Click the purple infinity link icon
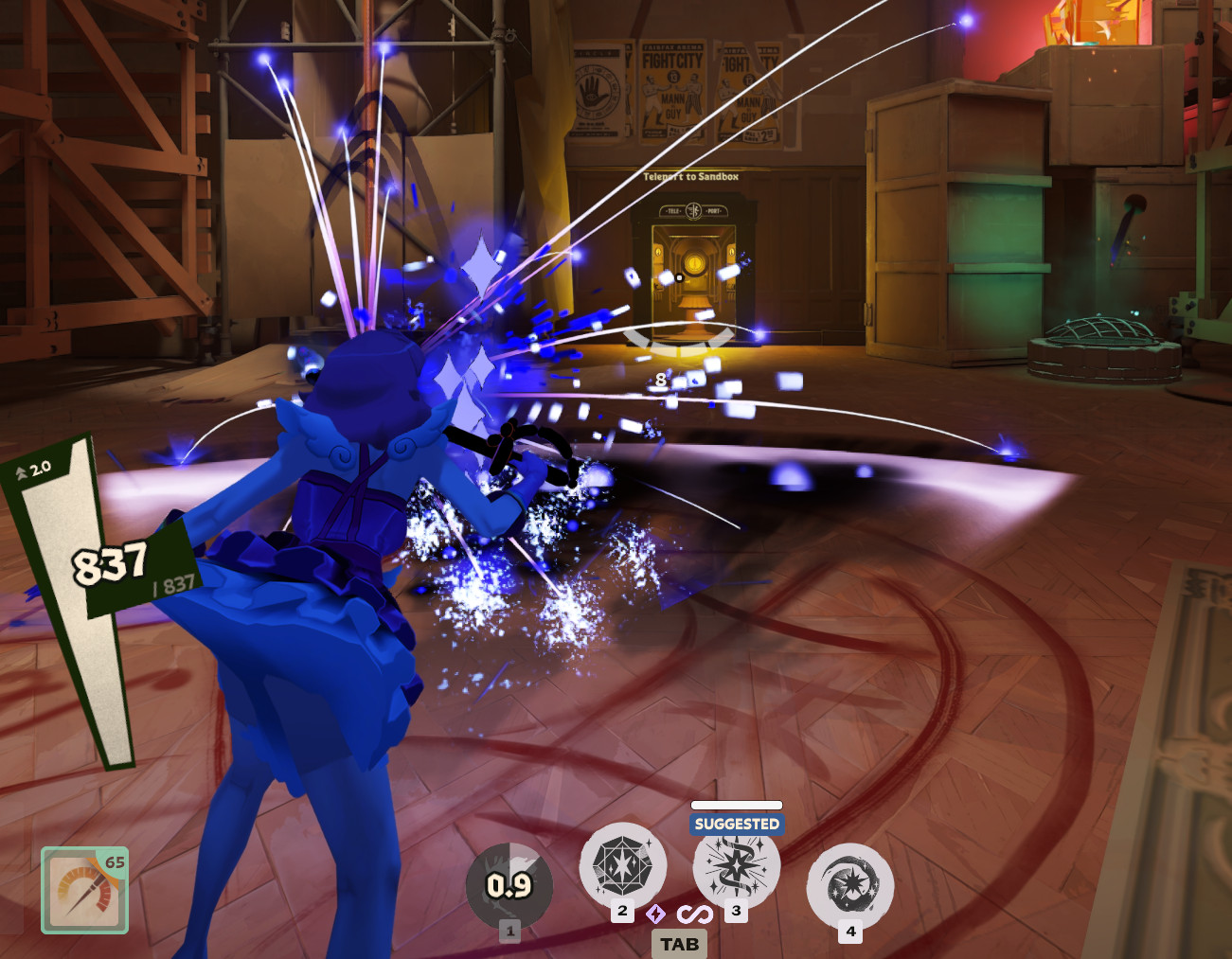 pyautogui.click(x=694, y=915)
